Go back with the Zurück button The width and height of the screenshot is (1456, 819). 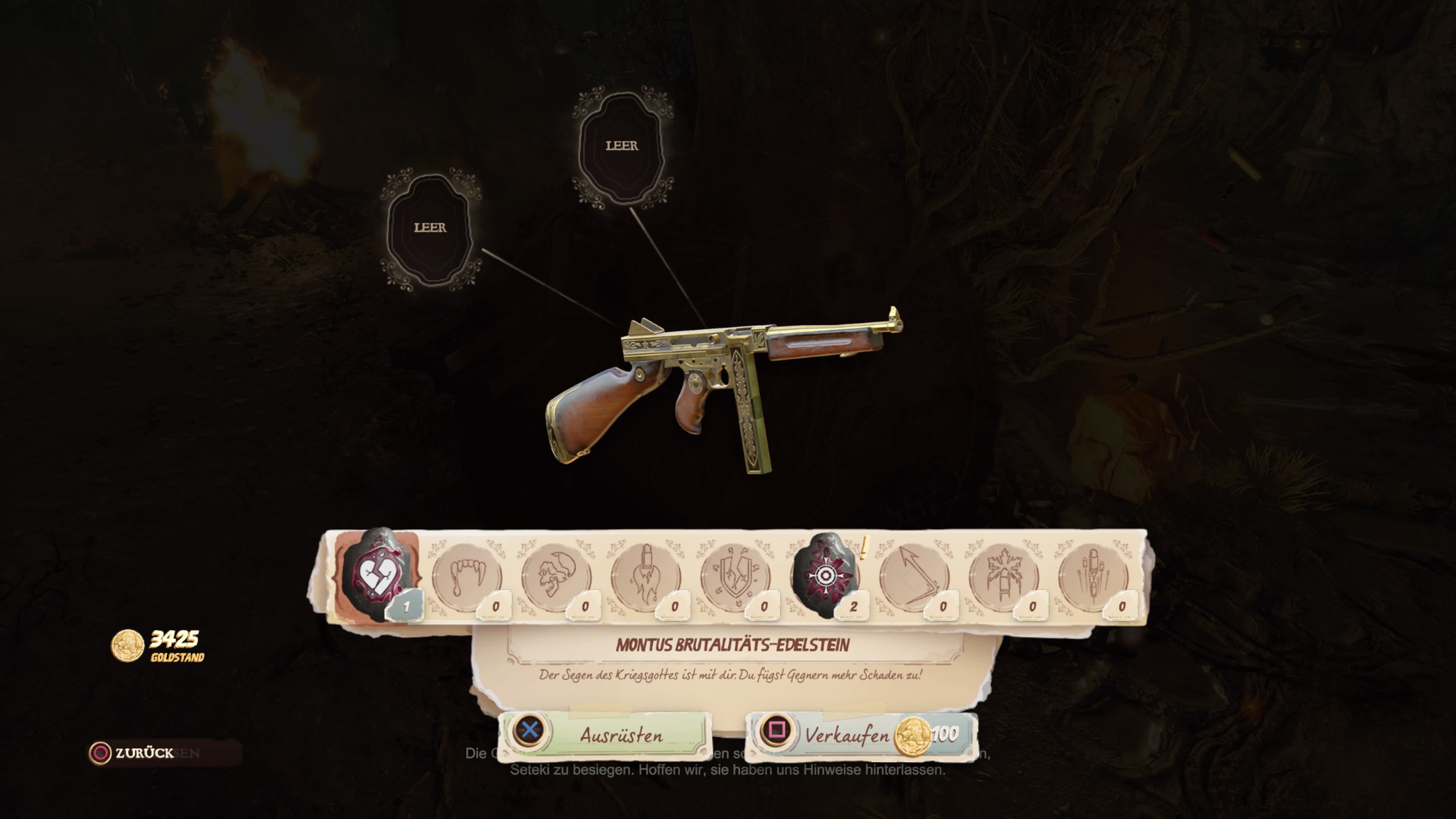132,753
